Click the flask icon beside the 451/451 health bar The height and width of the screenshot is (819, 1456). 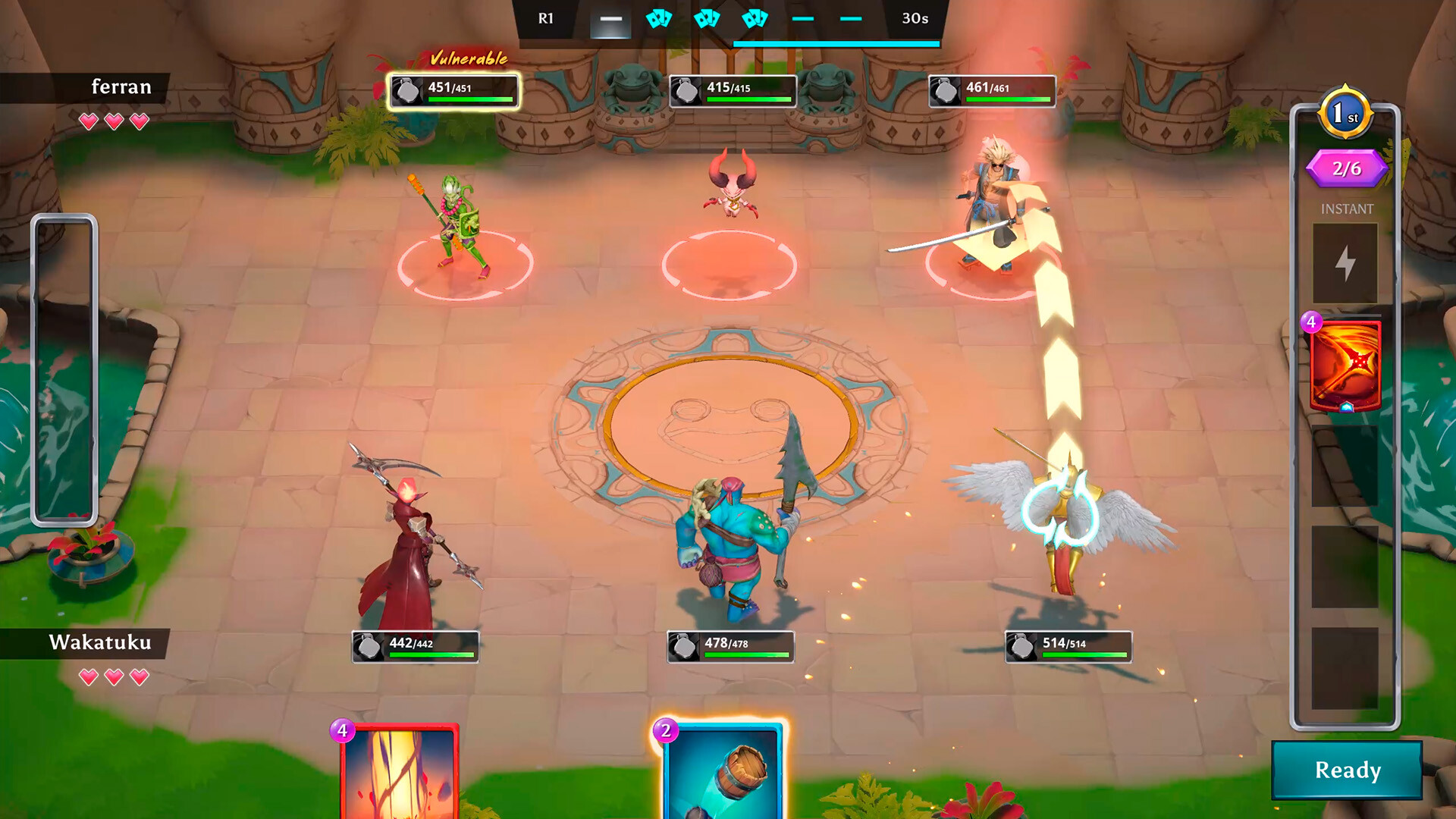point(407,89)
